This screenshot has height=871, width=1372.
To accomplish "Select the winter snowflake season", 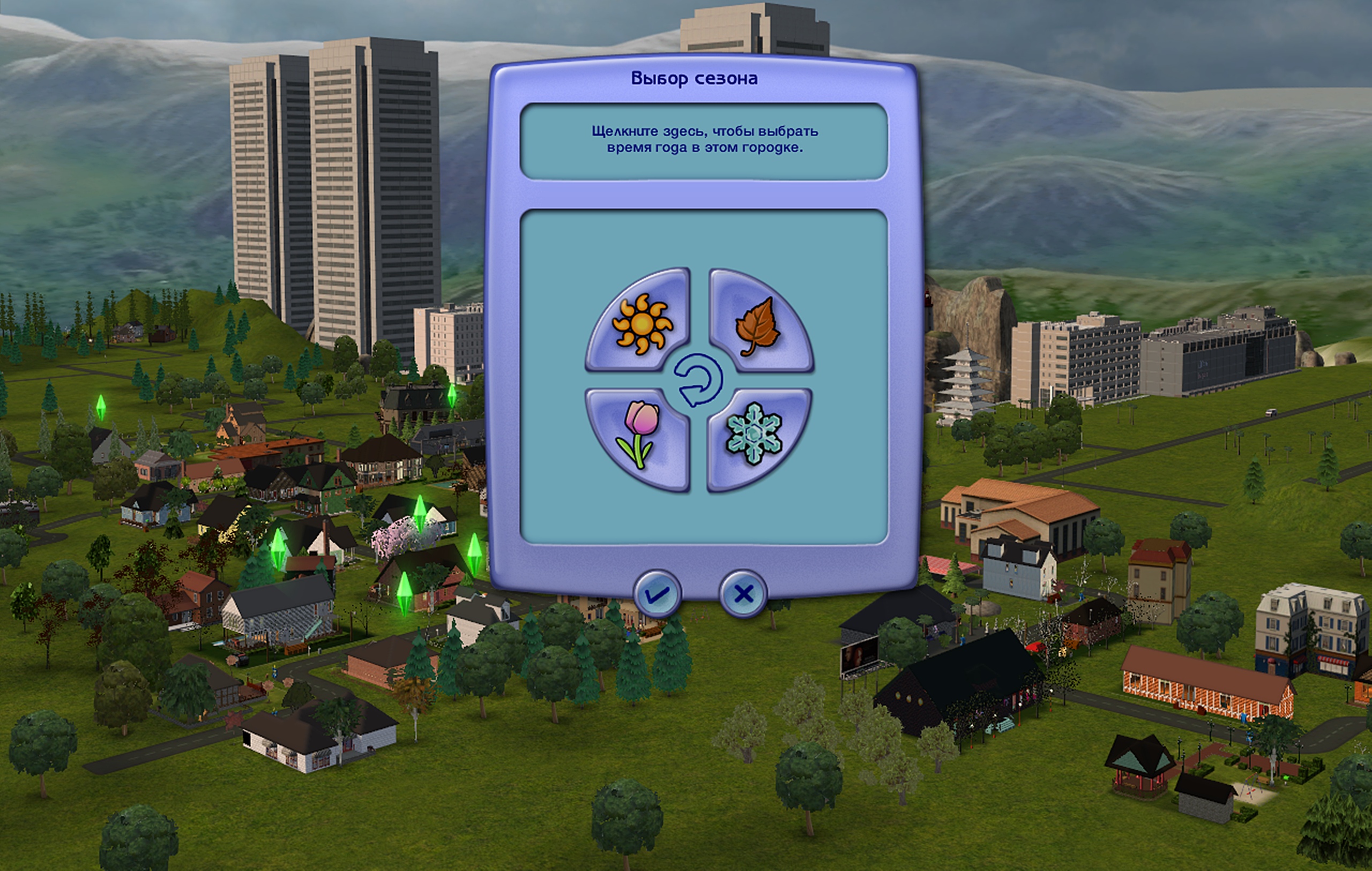I will [x=755, y=434].
